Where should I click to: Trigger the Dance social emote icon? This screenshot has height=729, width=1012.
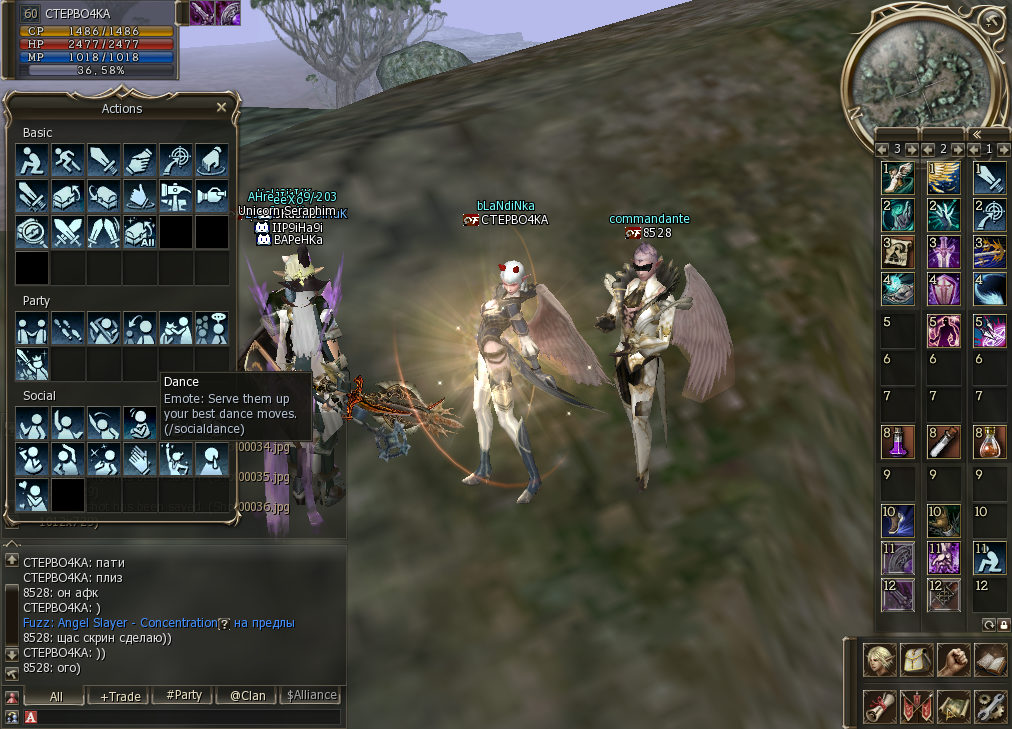[x=139, y=423]
